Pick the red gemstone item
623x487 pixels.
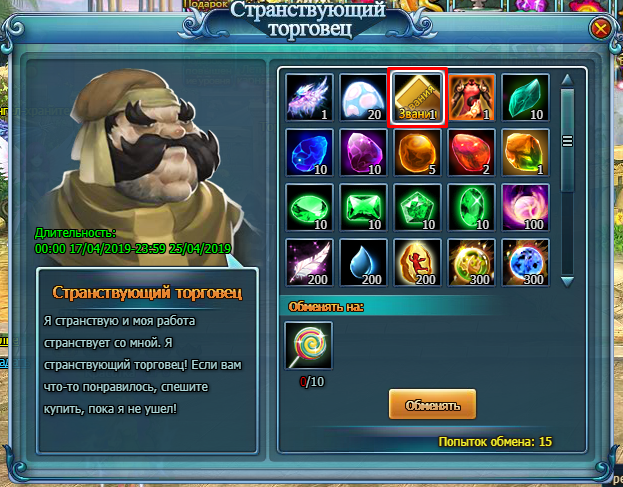[471, 151]
